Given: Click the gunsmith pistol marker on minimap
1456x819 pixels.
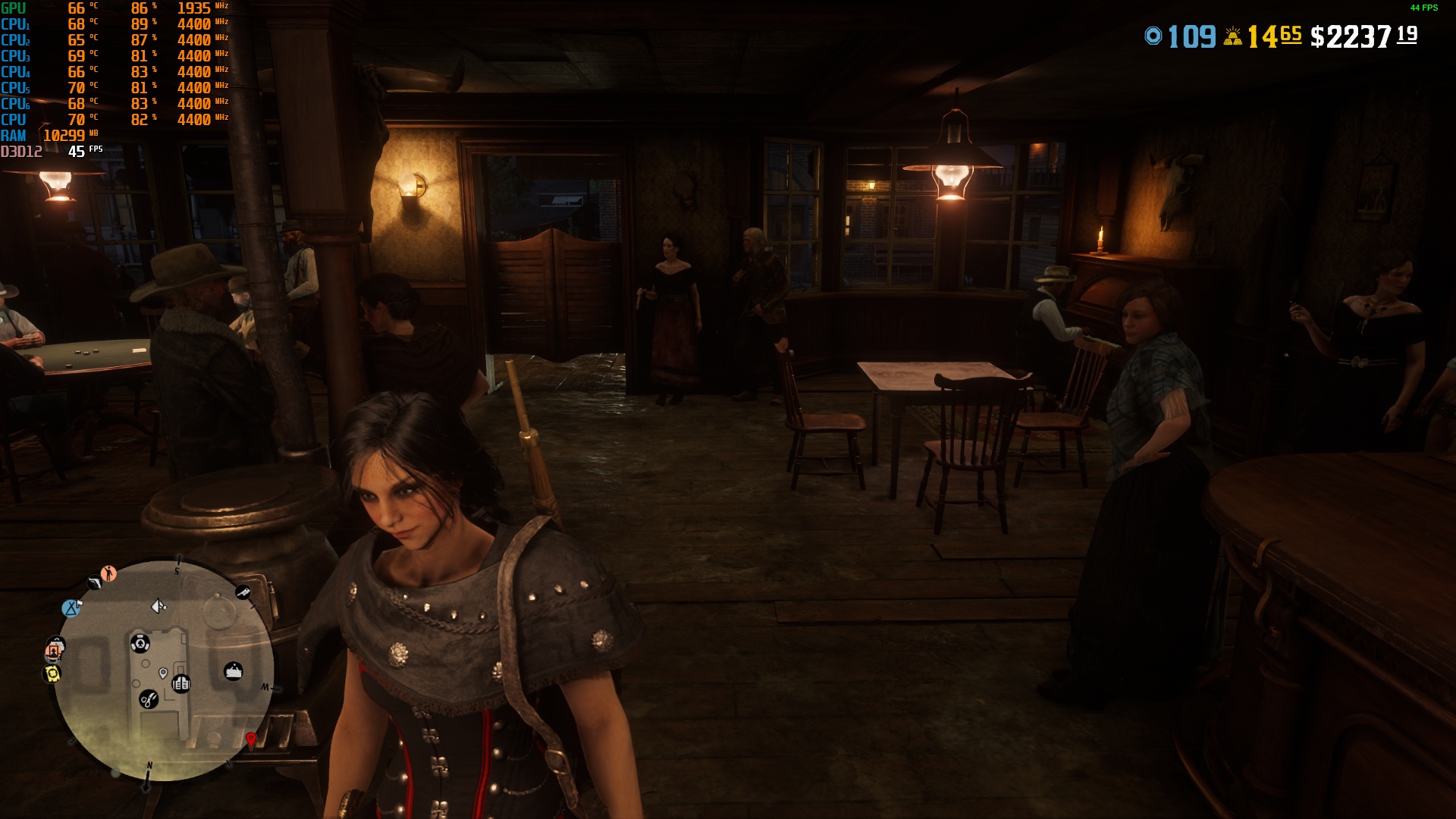Looking at the screenshot, I should pyautogui.click(x=94, y=582).
